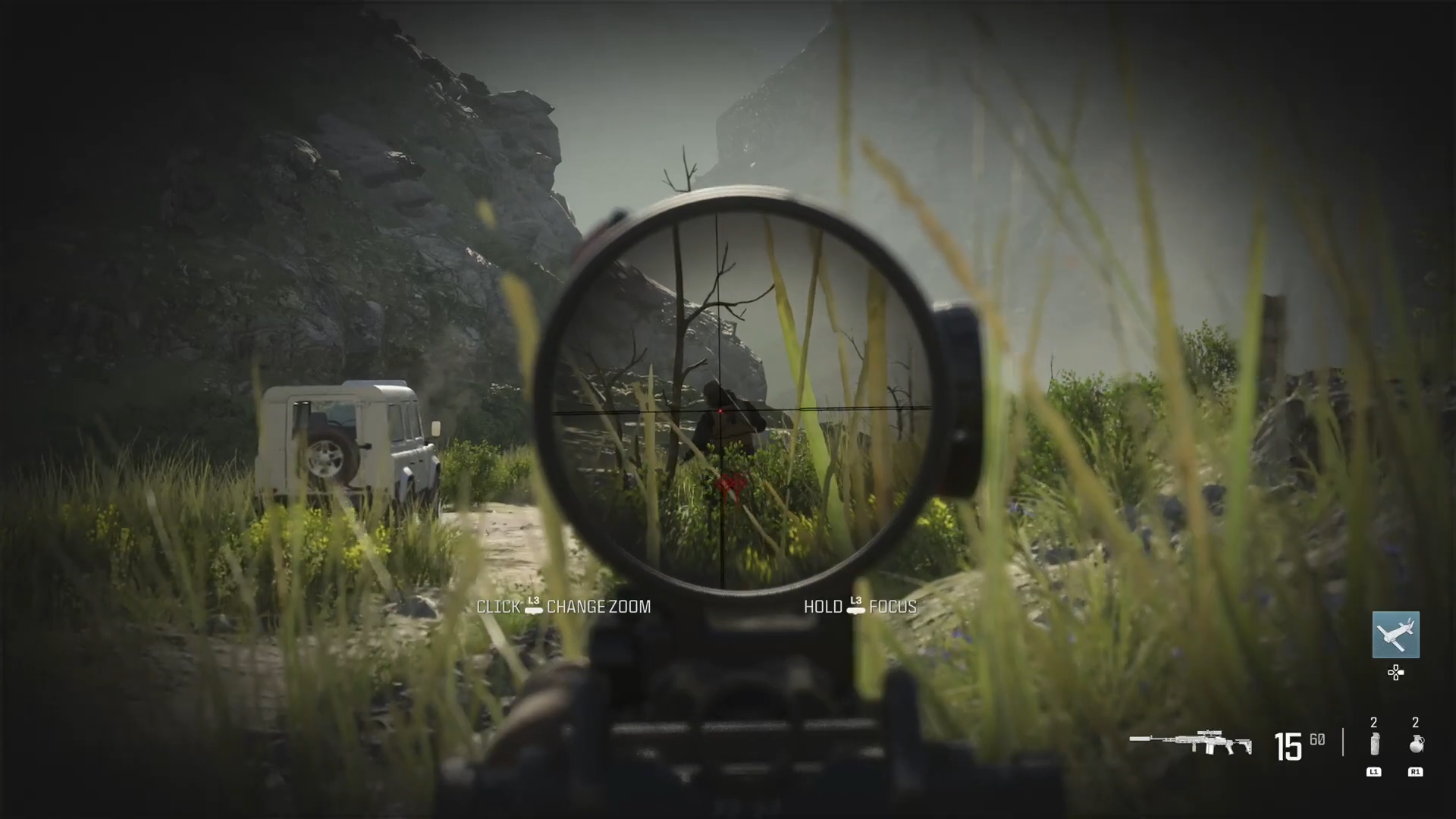Expand the lethal equipment count showing 2
This screenshot has height=819, width=1456.
(1415, 722)
